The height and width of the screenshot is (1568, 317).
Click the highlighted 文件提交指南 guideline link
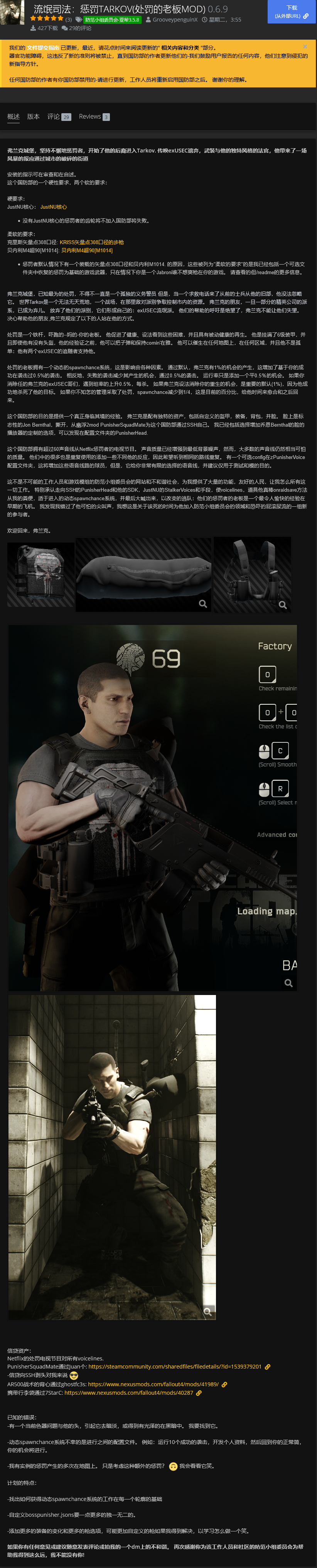pyautogui.click(x=43, y=47)
